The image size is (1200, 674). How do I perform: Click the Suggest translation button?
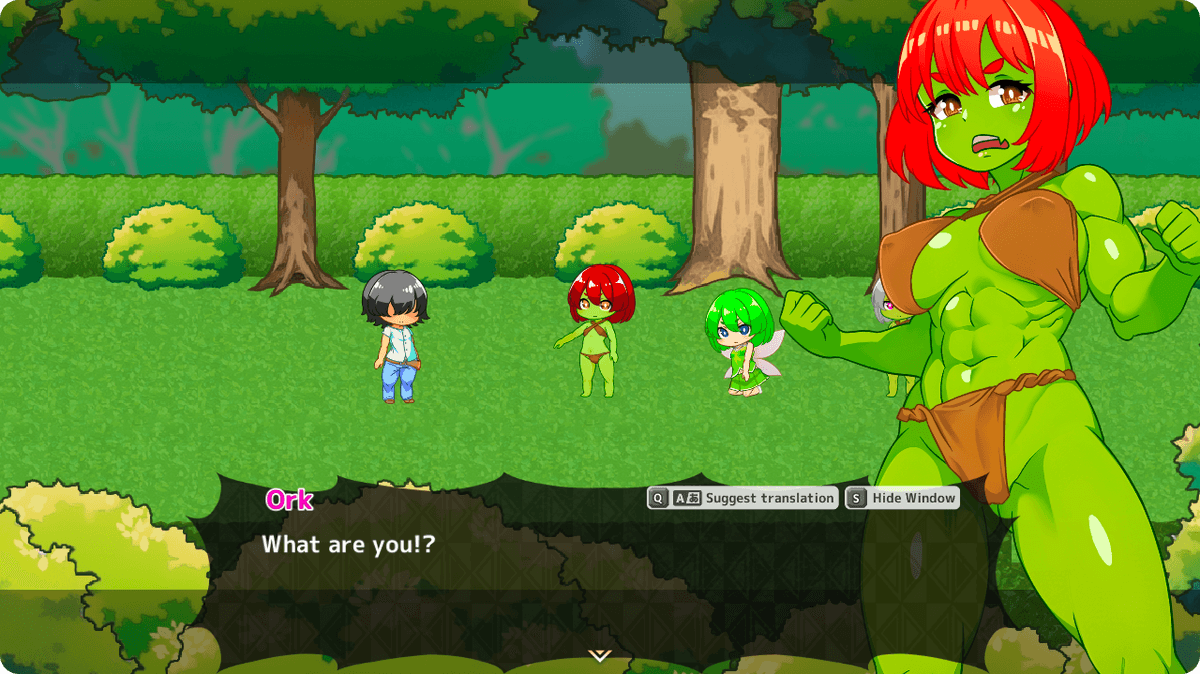742,498
